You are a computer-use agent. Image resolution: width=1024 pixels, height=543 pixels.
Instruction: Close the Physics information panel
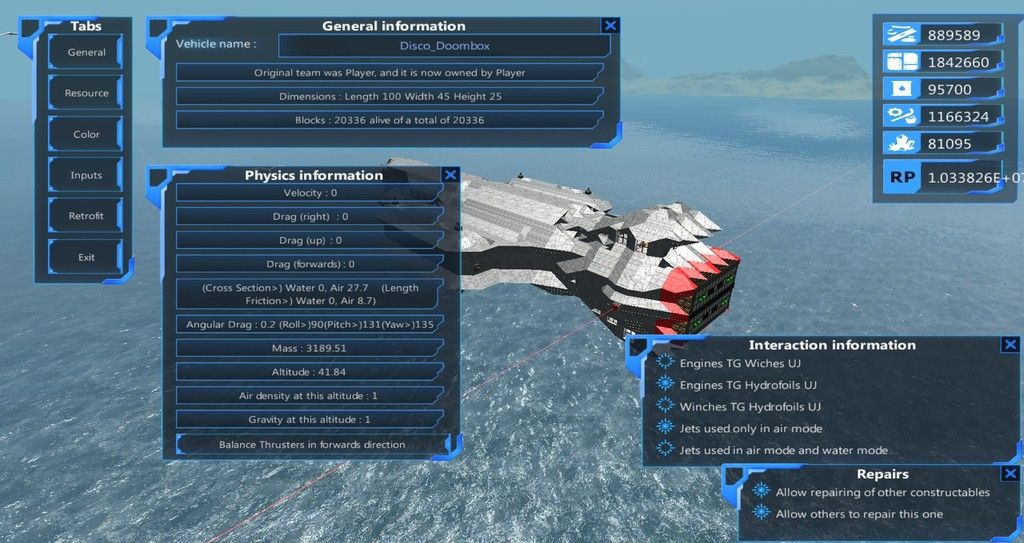pos(450,174)
